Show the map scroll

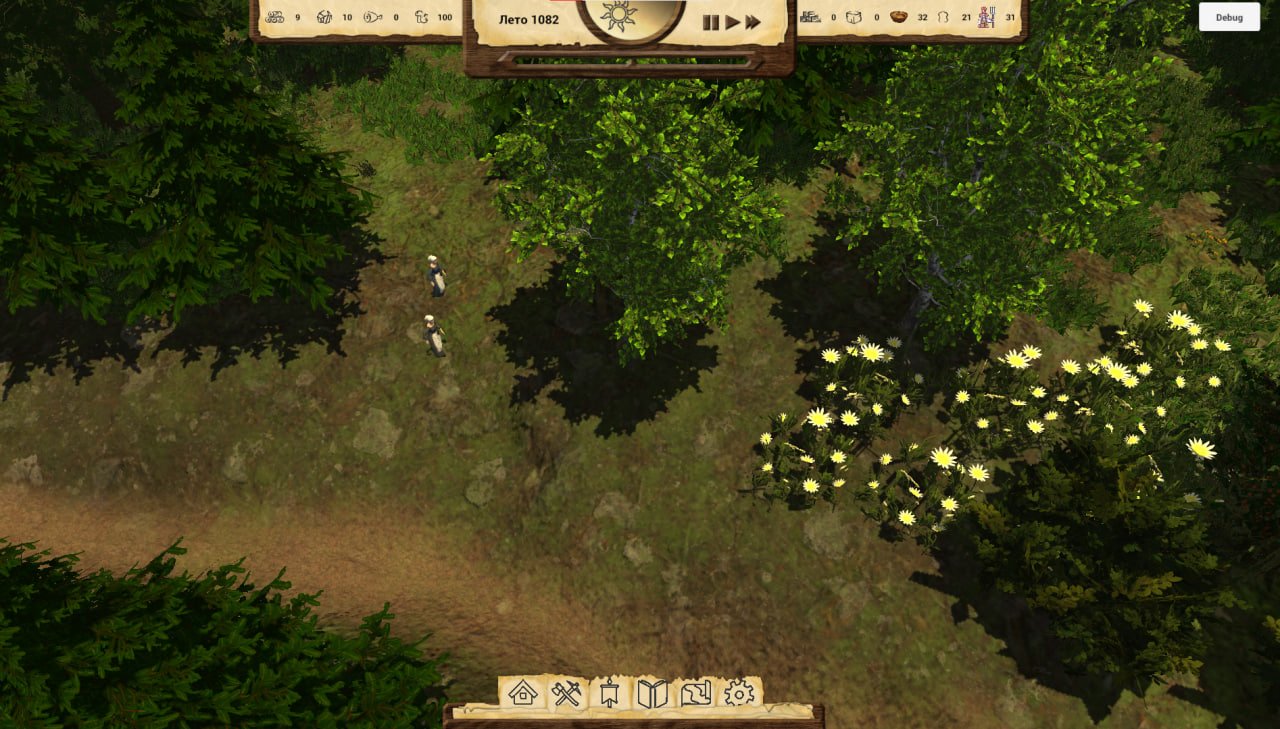pyautogui.click(x=696, y=693)
